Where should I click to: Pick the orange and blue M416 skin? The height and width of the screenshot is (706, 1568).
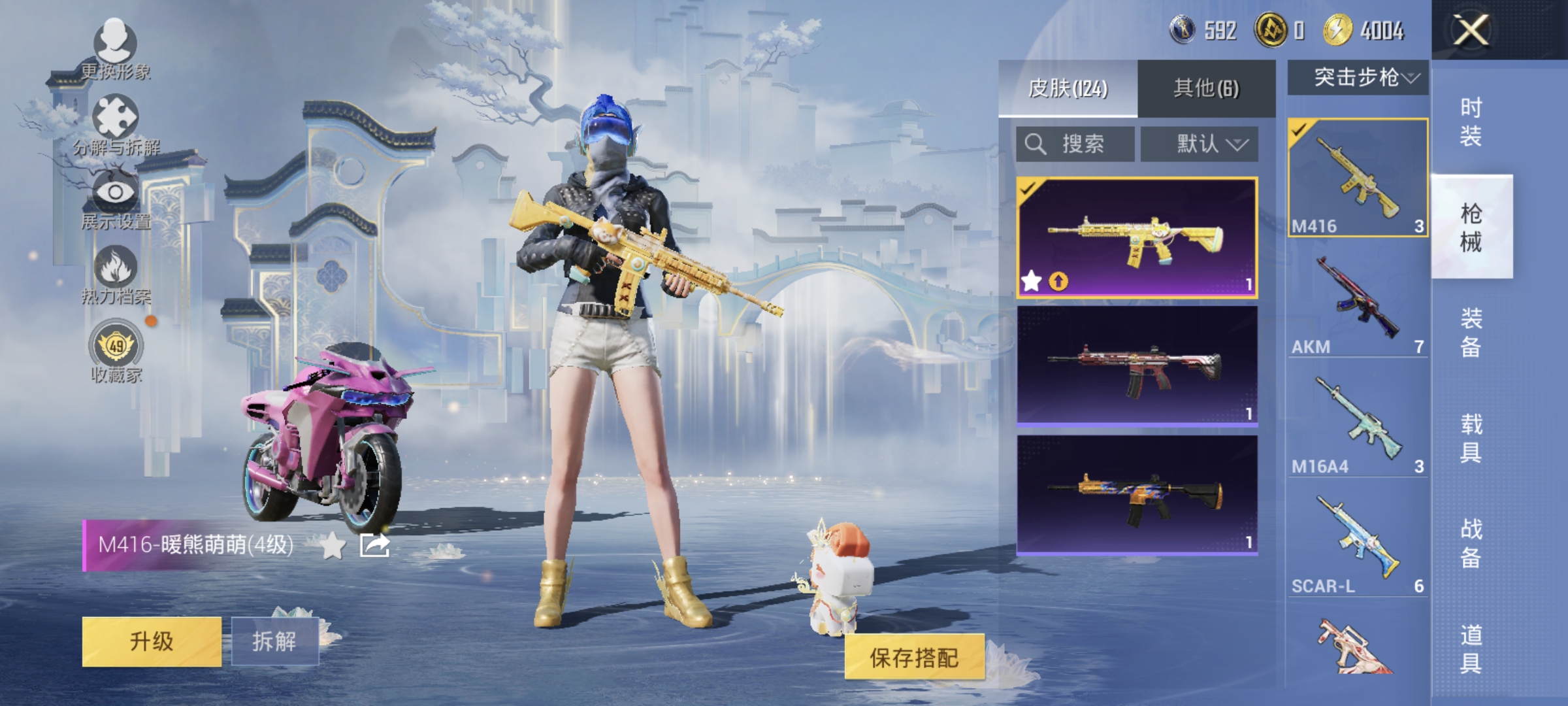(x=1137, y=495)
